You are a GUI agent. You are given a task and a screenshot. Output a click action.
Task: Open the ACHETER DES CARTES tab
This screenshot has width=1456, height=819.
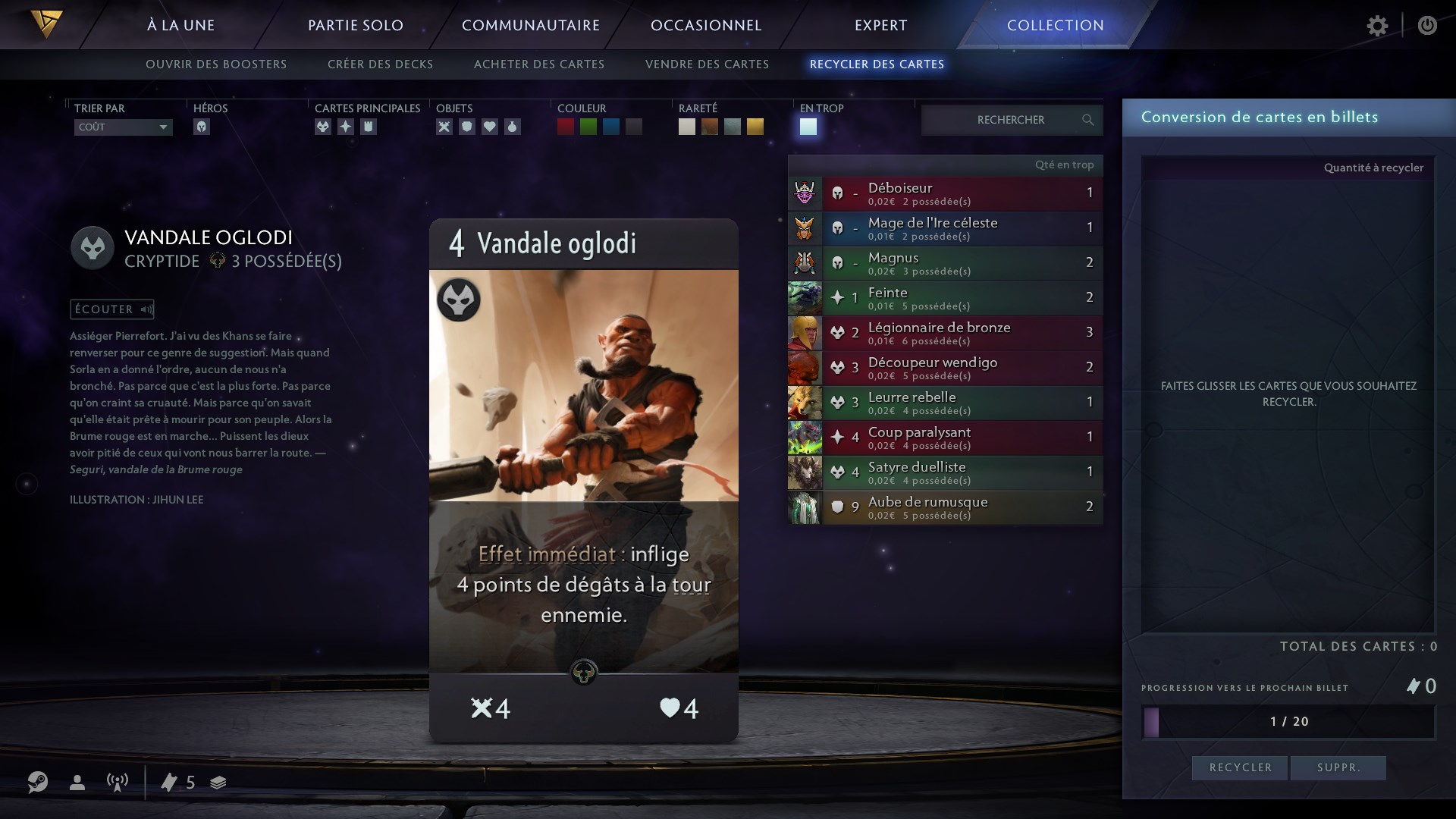click(x=539, y=64)
